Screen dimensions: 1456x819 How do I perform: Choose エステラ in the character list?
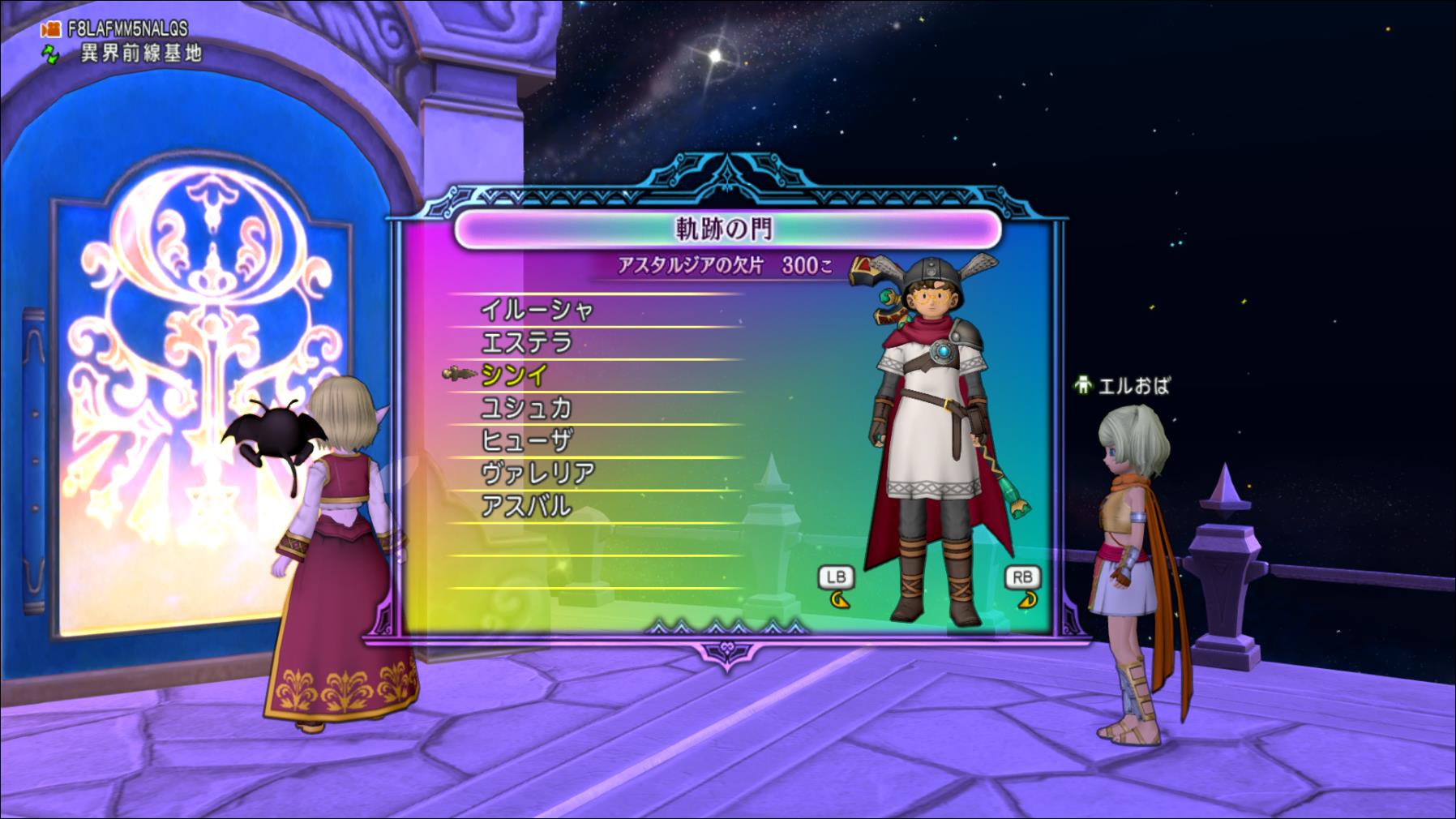tap(527, 343)
